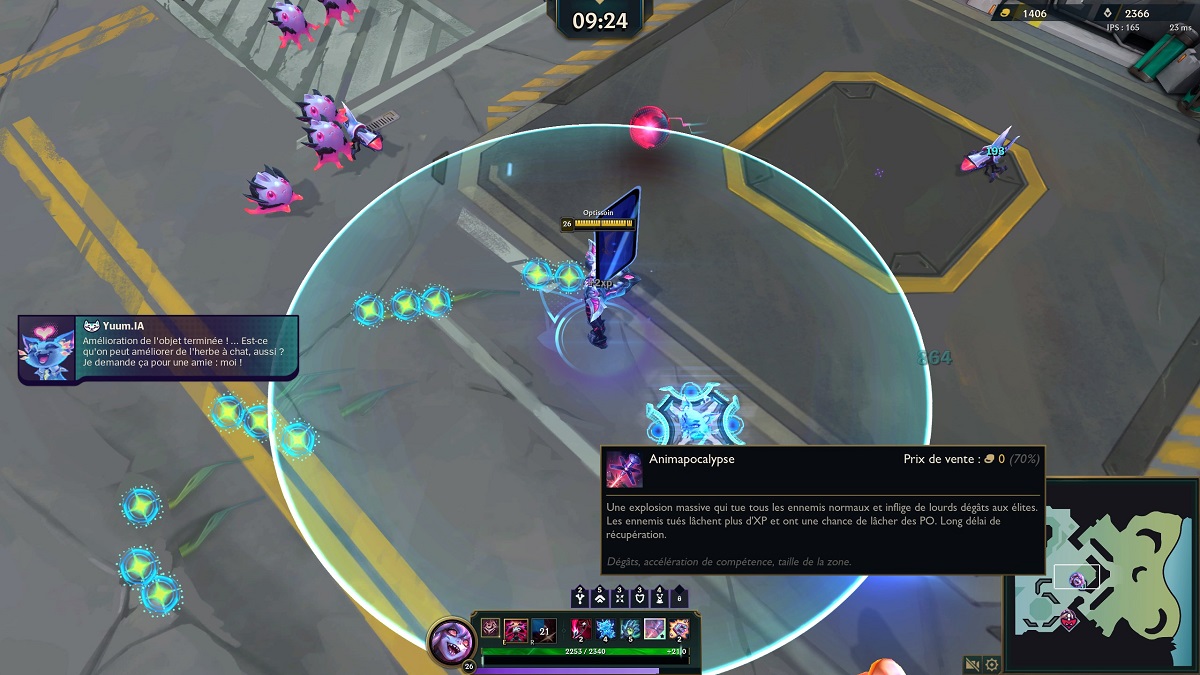Image resolution: width=1200 pixels, height=675 pixels.
Task: Select the double chevron stat icon
Action: pyautogui.click(x=602, y=597)
